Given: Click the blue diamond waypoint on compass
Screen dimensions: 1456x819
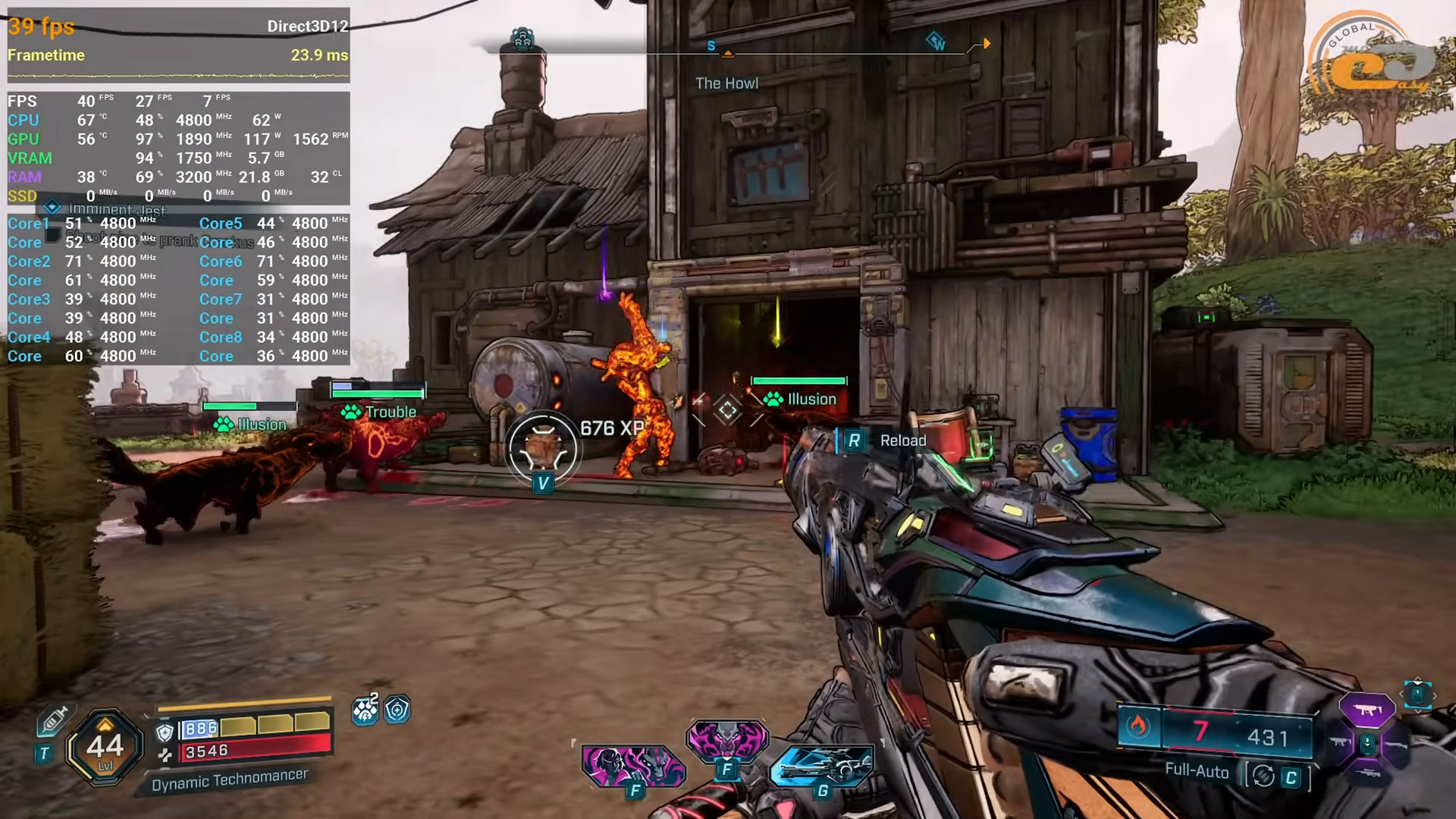Looking at the screenshot, I should click(x=937, y=40).
